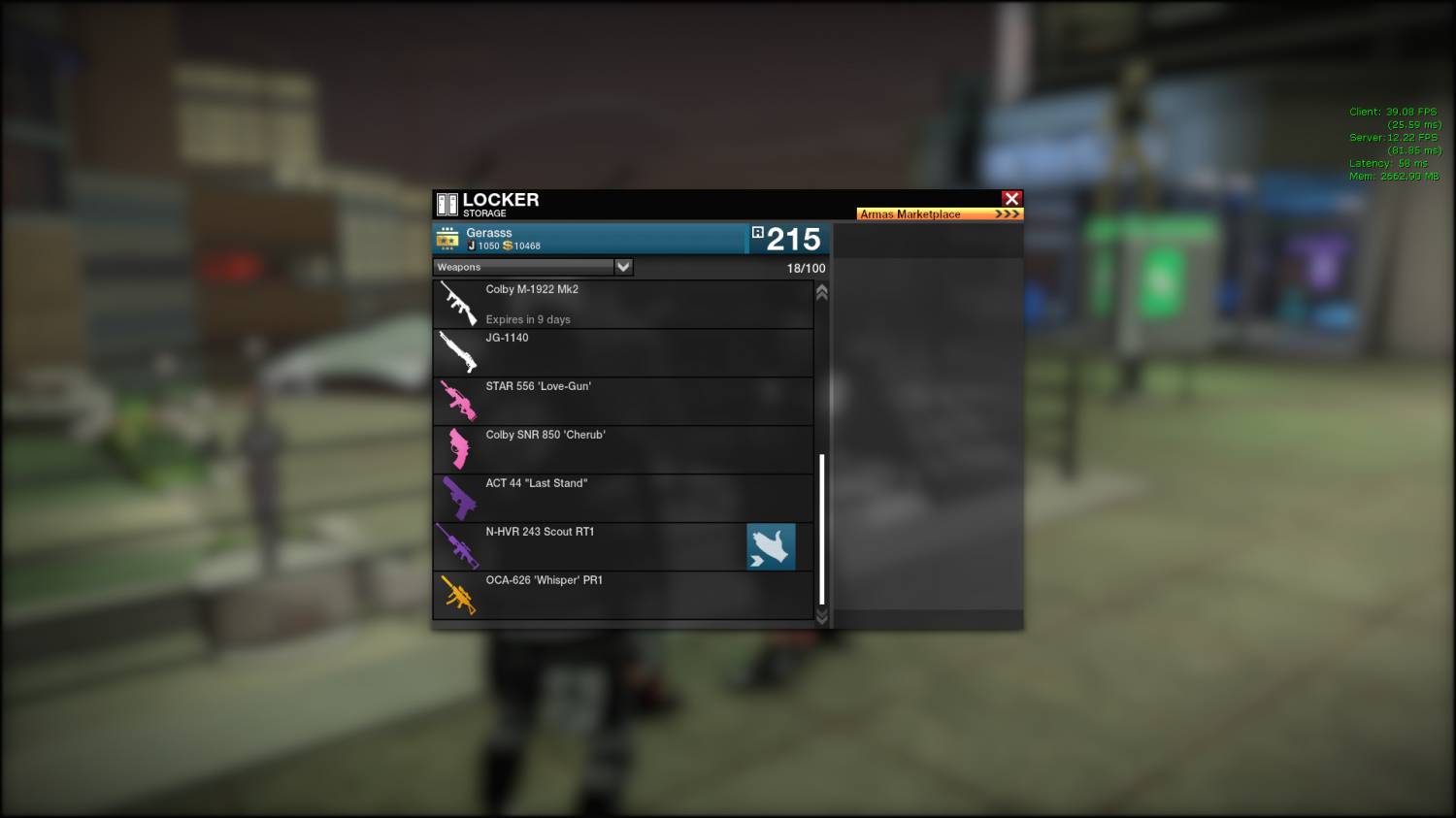This screenshot has height=818, width=1456.
Task: Click the blue modification icon on the Scout
Action: click(x=771, y=546)
